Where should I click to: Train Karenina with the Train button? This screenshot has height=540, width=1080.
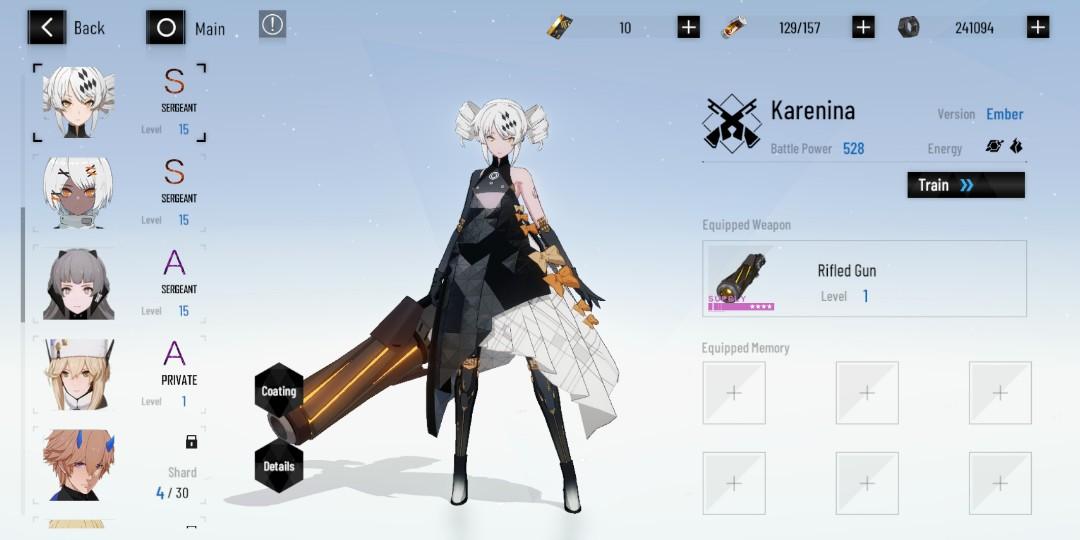[x=965, y=185]
